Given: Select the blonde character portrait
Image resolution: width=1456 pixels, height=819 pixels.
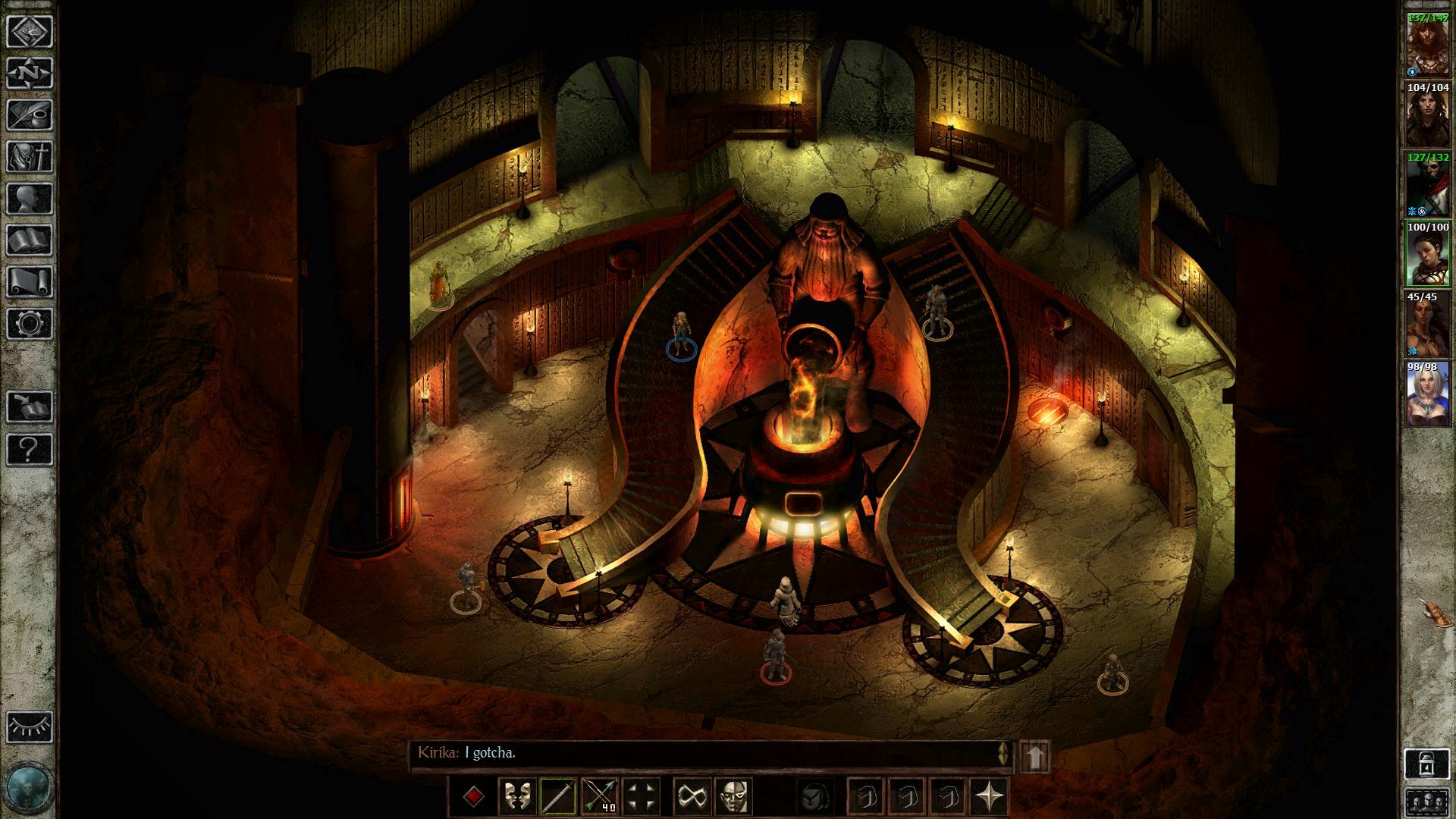Looking at the screenshot, I should click(x=1428, y=395).
